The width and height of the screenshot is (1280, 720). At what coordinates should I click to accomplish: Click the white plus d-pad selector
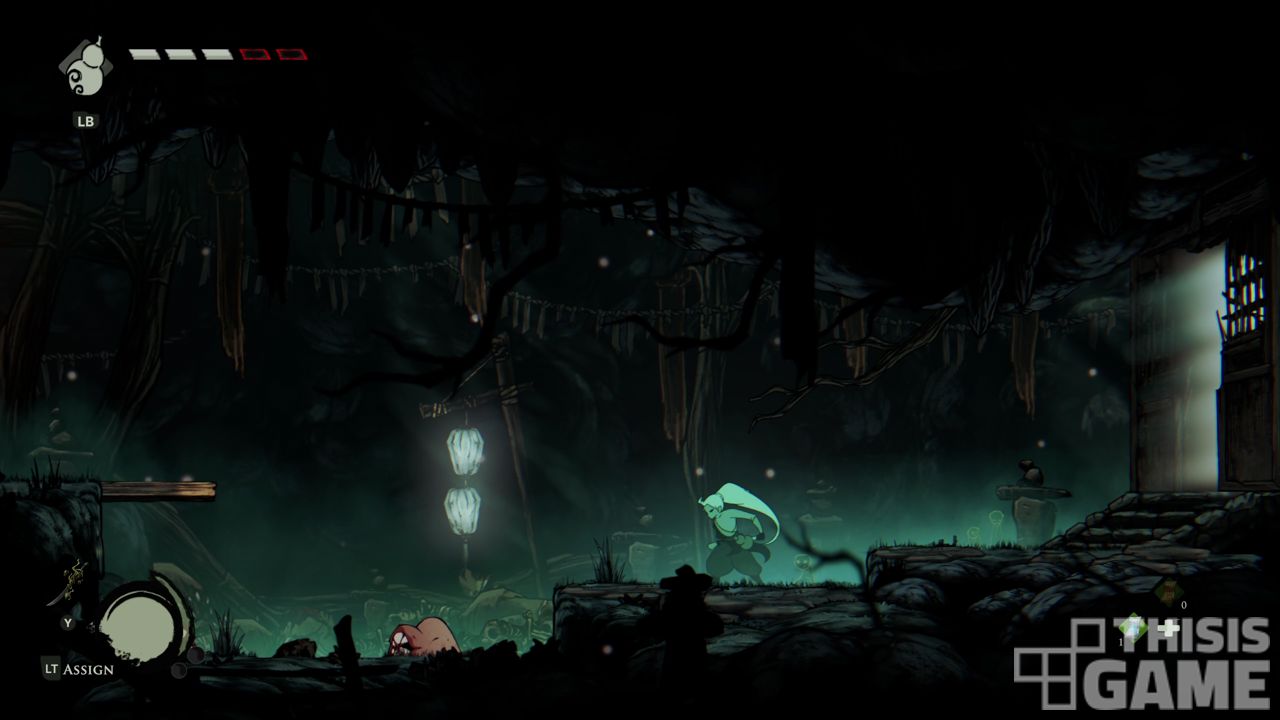pyautogui.click(x=1167, y=629)
